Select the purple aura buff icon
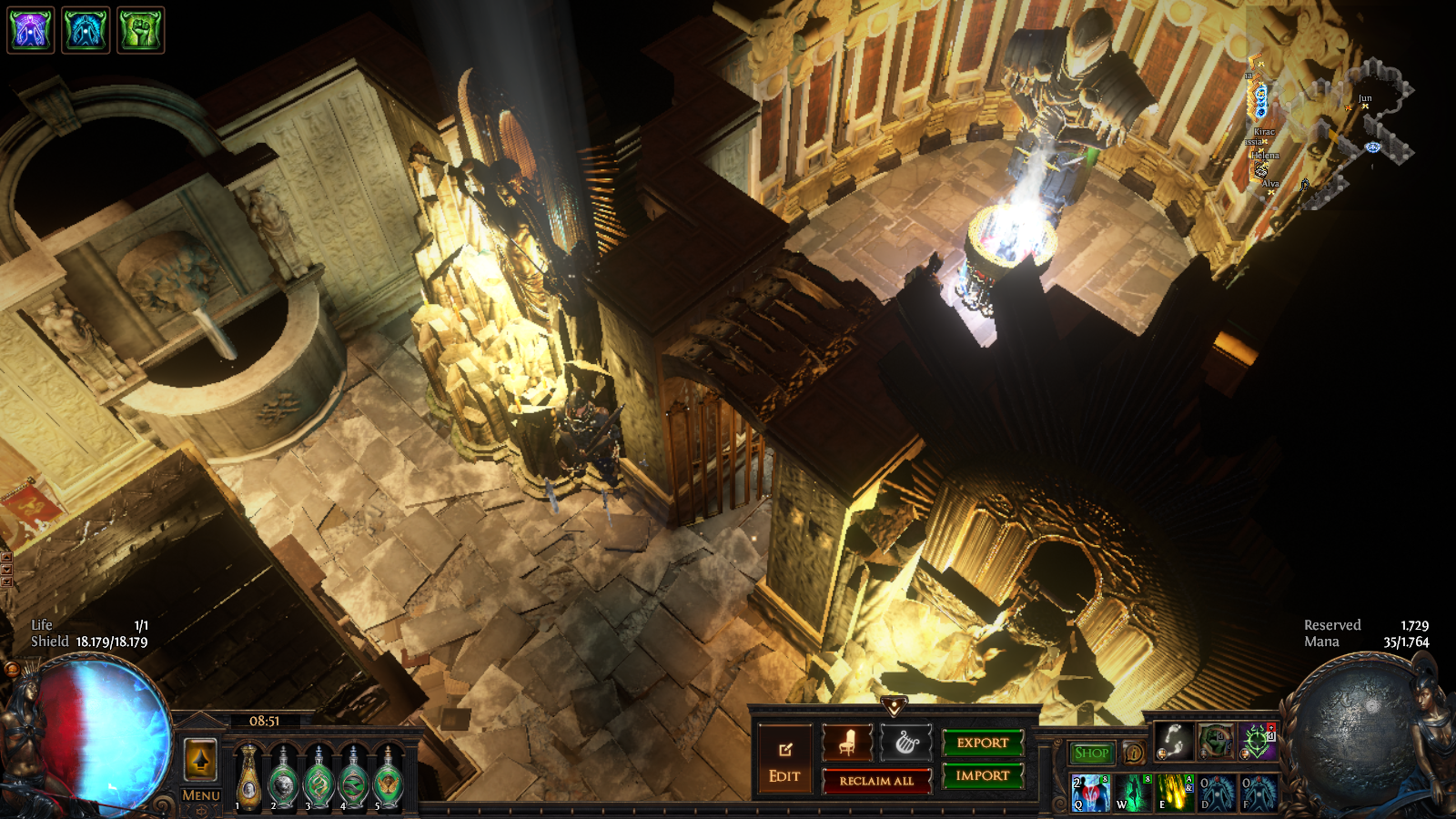 pyautogui.click(x=31, y=30)
